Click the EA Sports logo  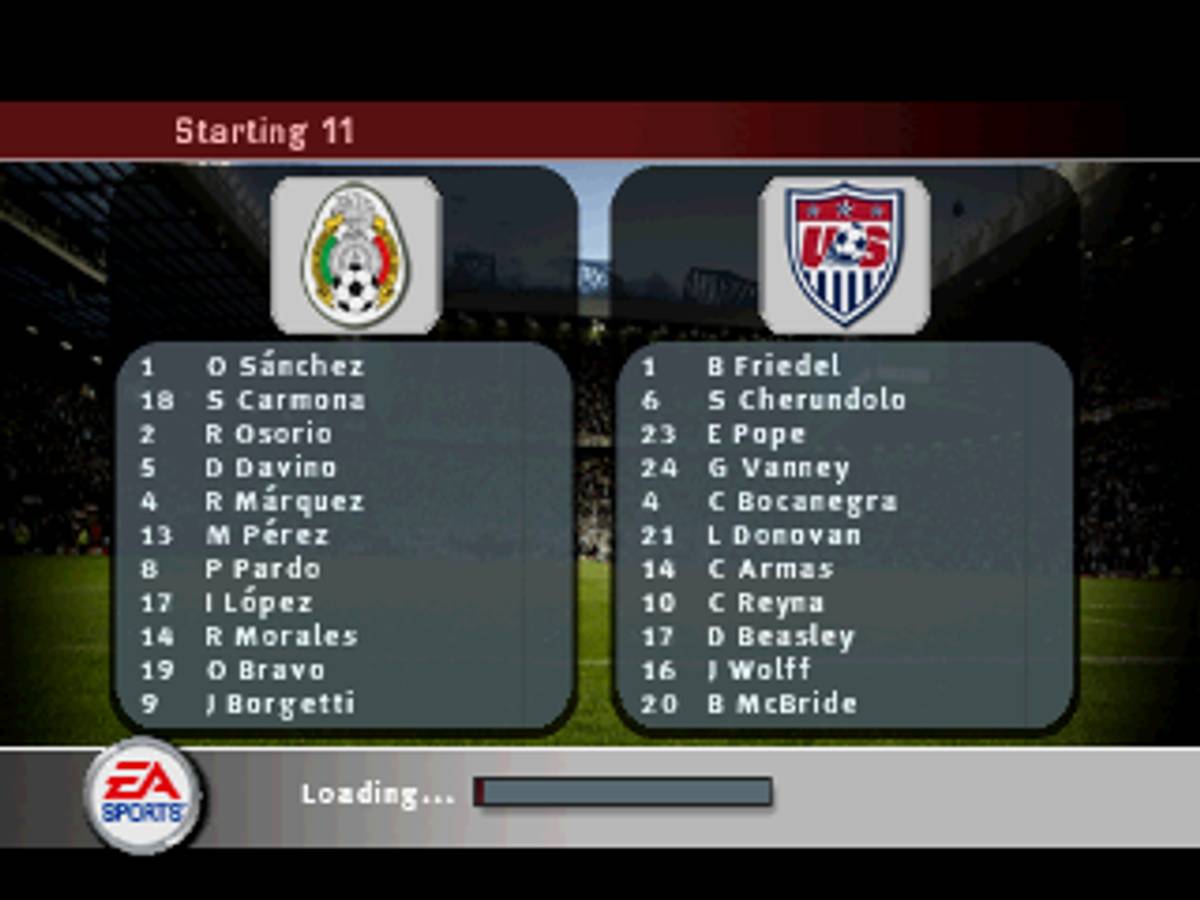[143, 795]
